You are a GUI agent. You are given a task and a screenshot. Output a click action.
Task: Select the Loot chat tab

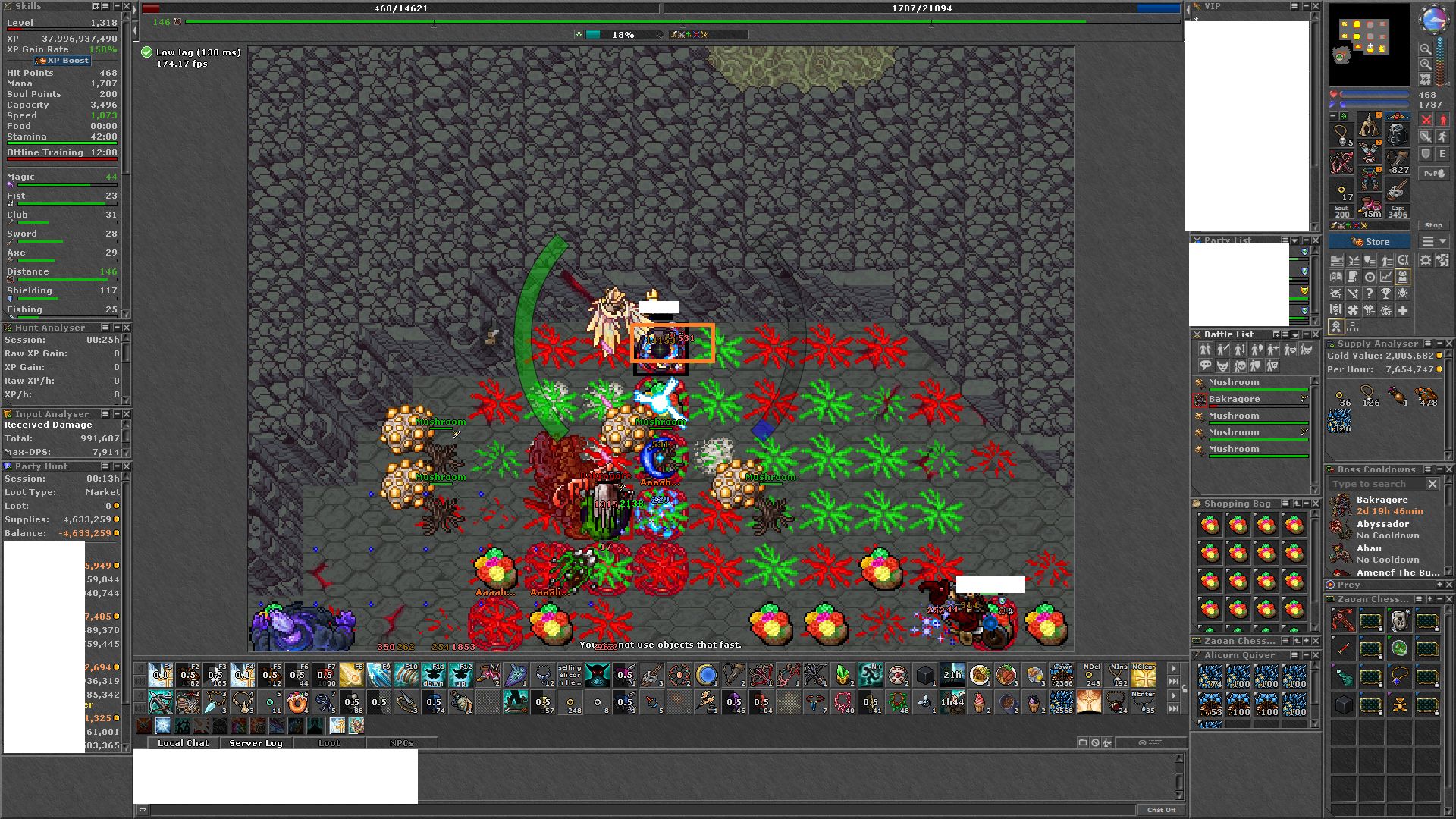[328, 743]
